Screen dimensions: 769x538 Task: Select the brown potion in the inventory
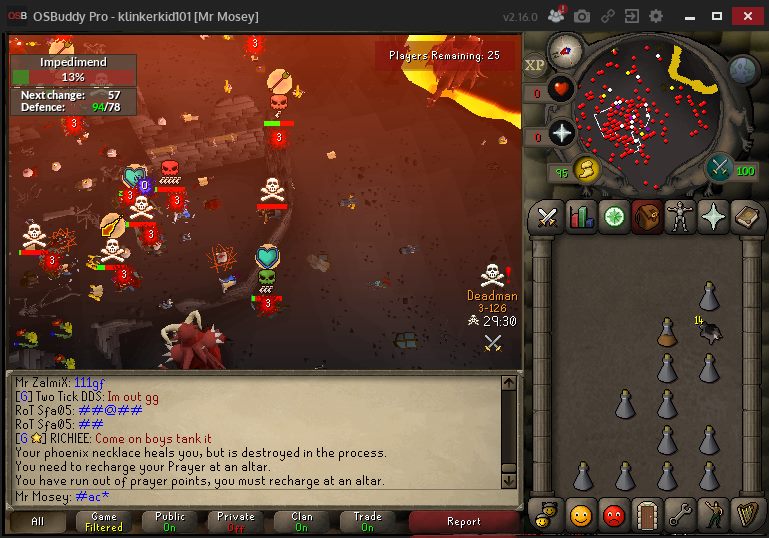(x=667, y=333)
